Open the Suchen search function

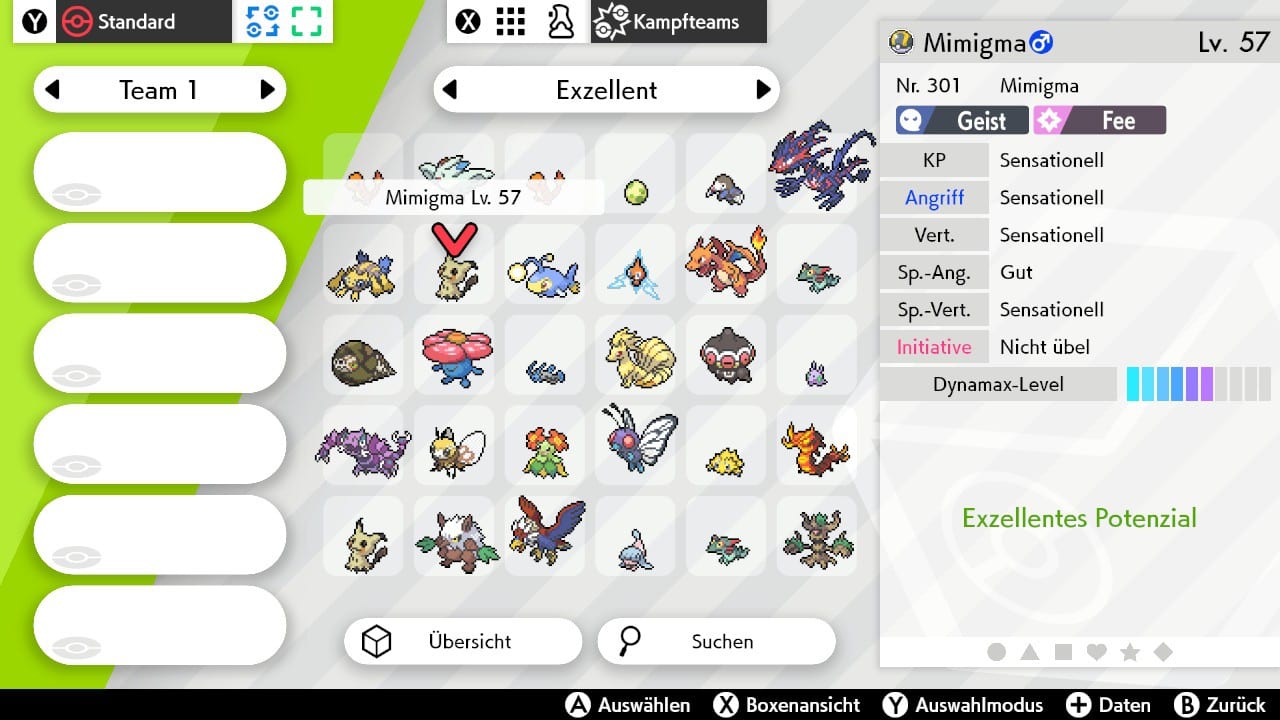click(716, 642)
